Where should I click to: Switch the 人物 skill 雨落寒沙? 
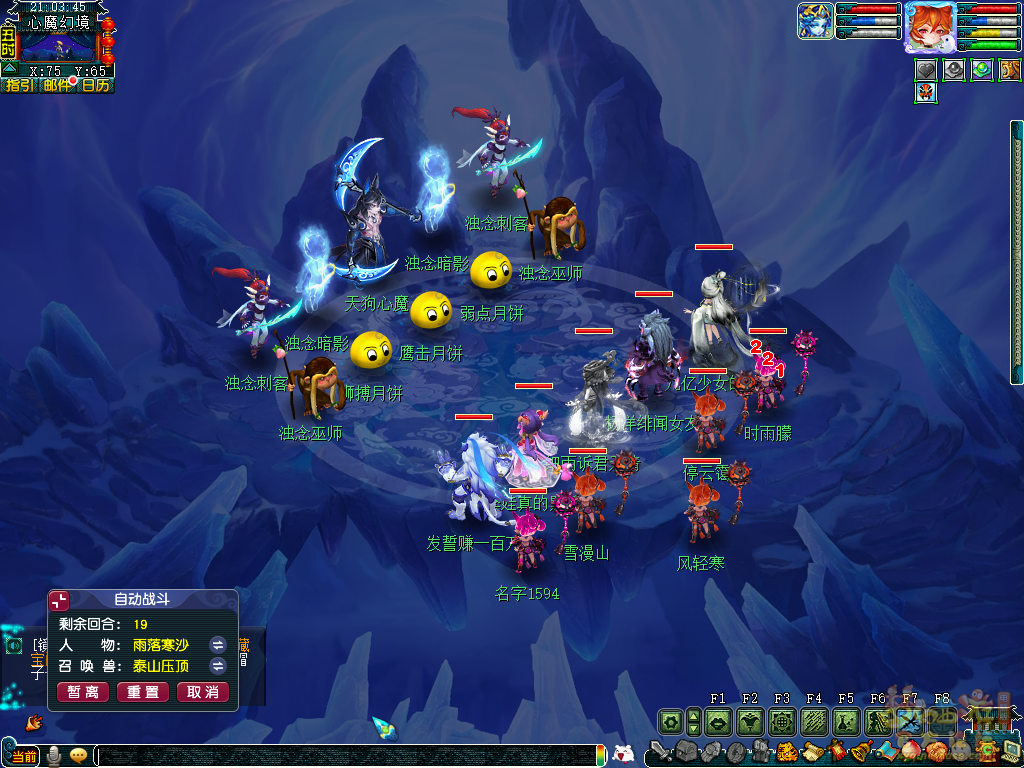(x=217, y=645)
